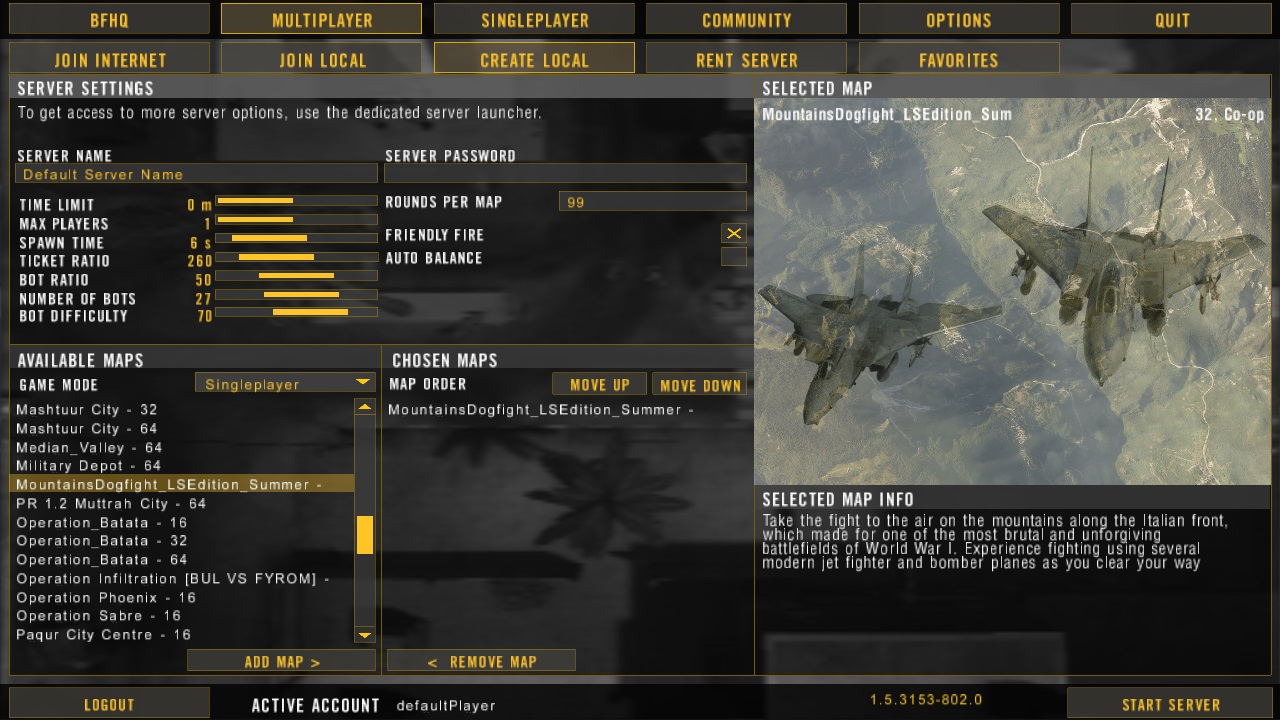Open the FAVORITES server tab
1280x720 pixels.
coord(957,59)
